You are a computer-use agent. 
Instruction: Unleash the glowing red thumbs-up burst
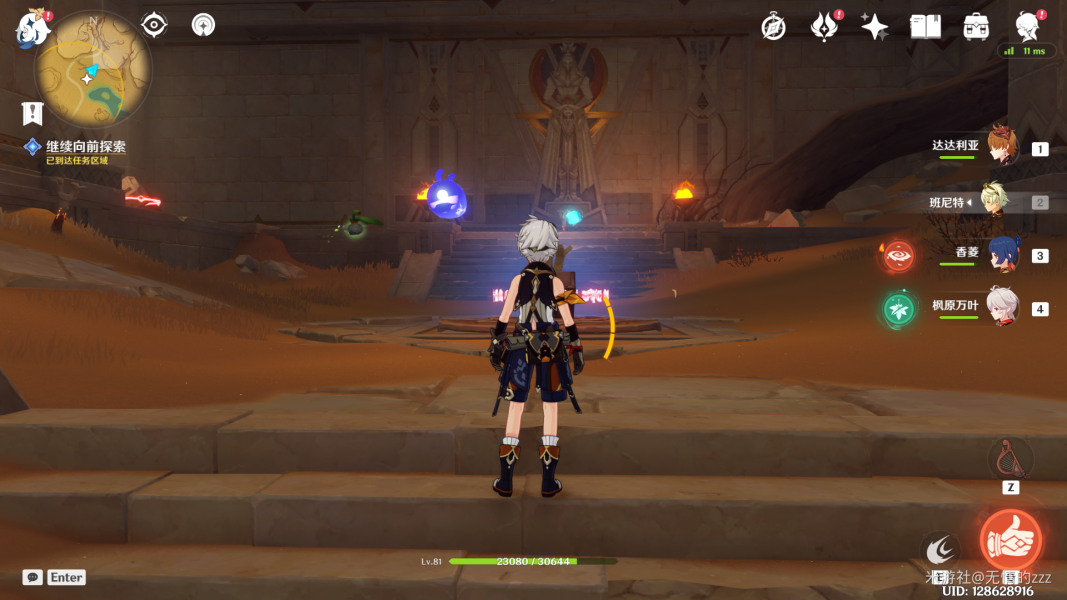[x=1010, y=539]
